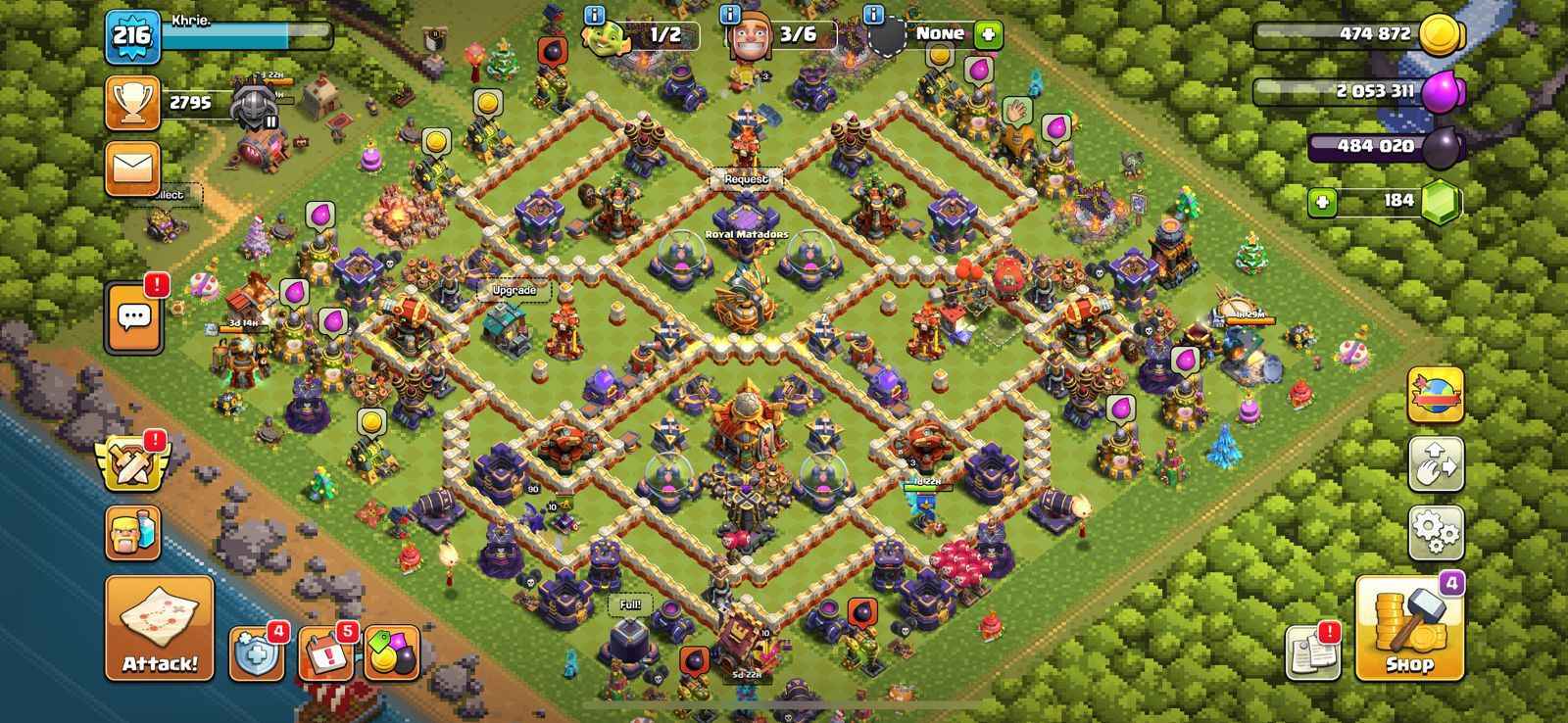The height and width of the screenshot is (723, 1568).
Task: Tap the Attack! map button
Action: point(159,628)
